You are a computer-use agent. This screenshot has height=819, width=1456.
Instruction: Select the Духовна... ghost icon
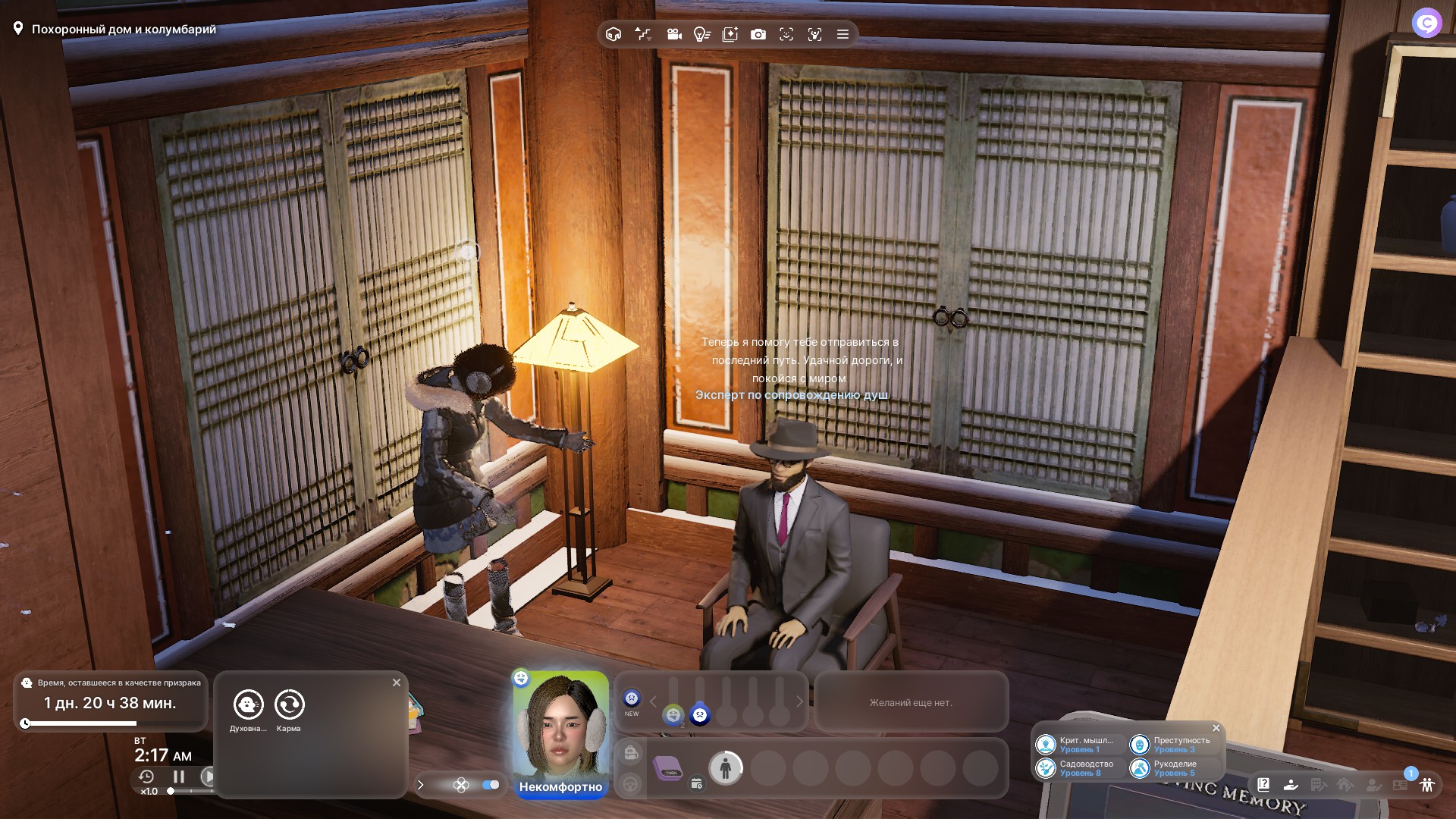point(248,704)
